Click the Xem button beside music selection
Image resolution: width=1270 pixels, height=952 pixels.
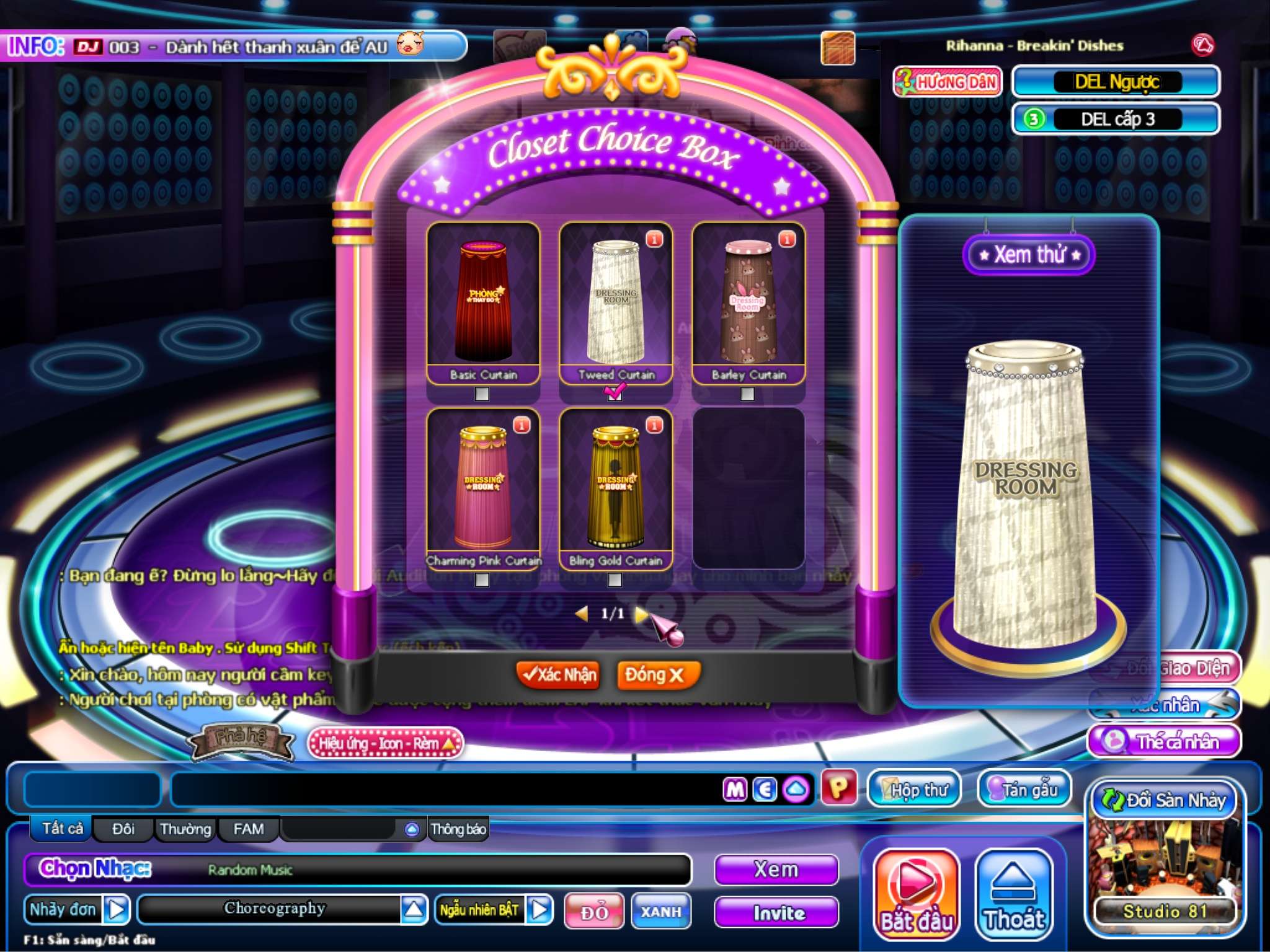[776, 870]
